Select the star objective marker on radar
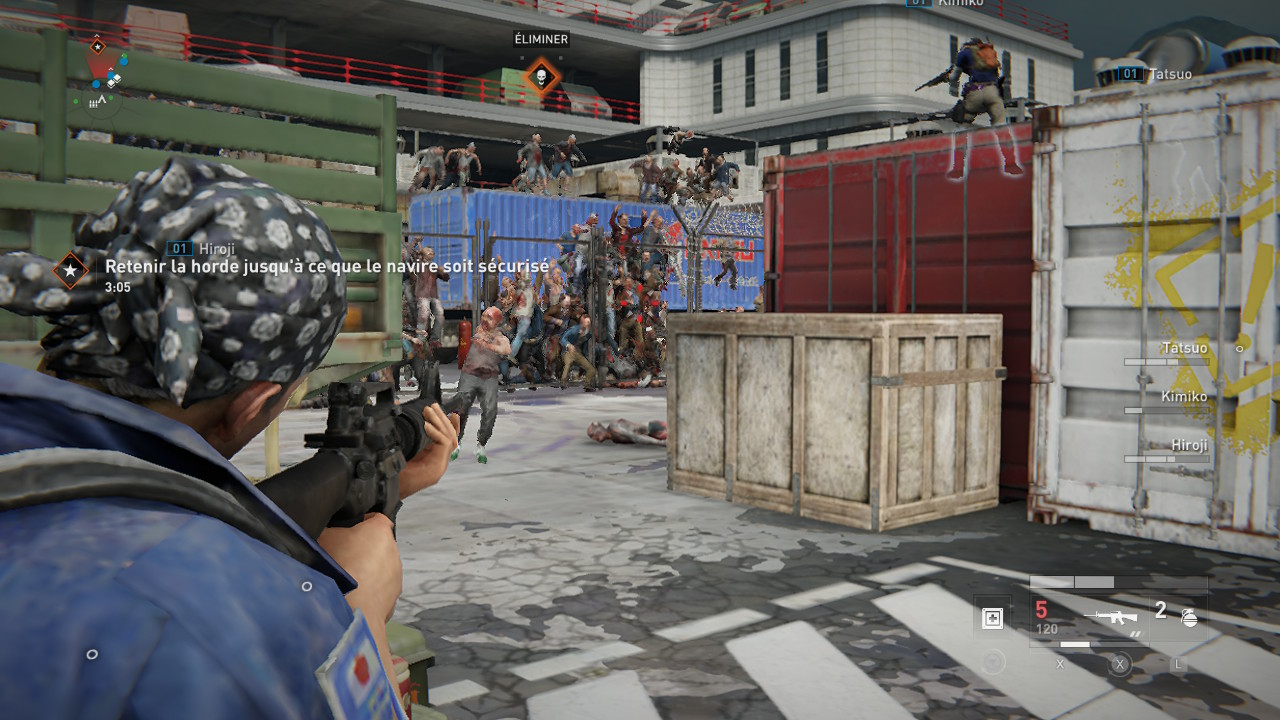1280x720 pixels. [x=97, y=46]
